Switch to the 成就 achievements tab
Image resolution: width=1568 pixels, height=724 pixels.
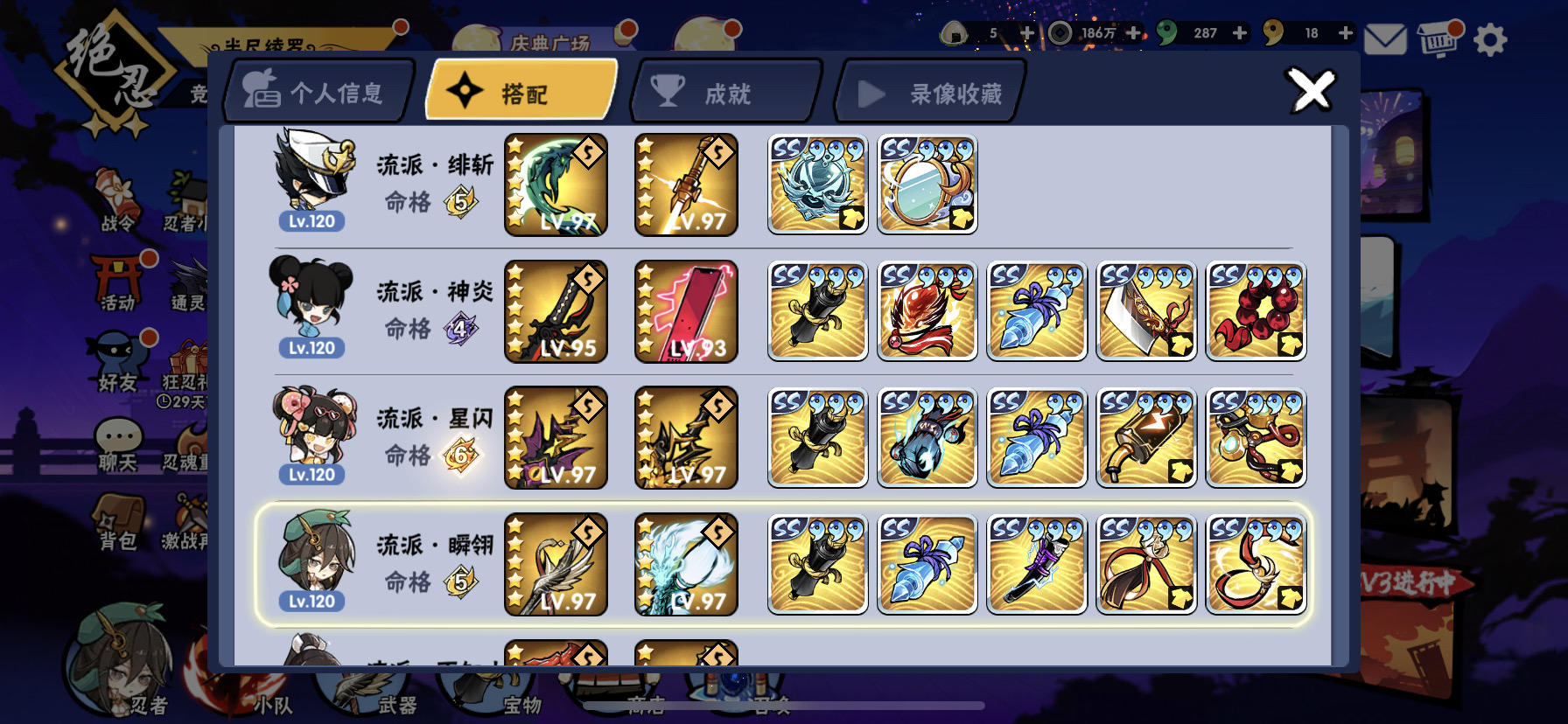pos(724,92)
